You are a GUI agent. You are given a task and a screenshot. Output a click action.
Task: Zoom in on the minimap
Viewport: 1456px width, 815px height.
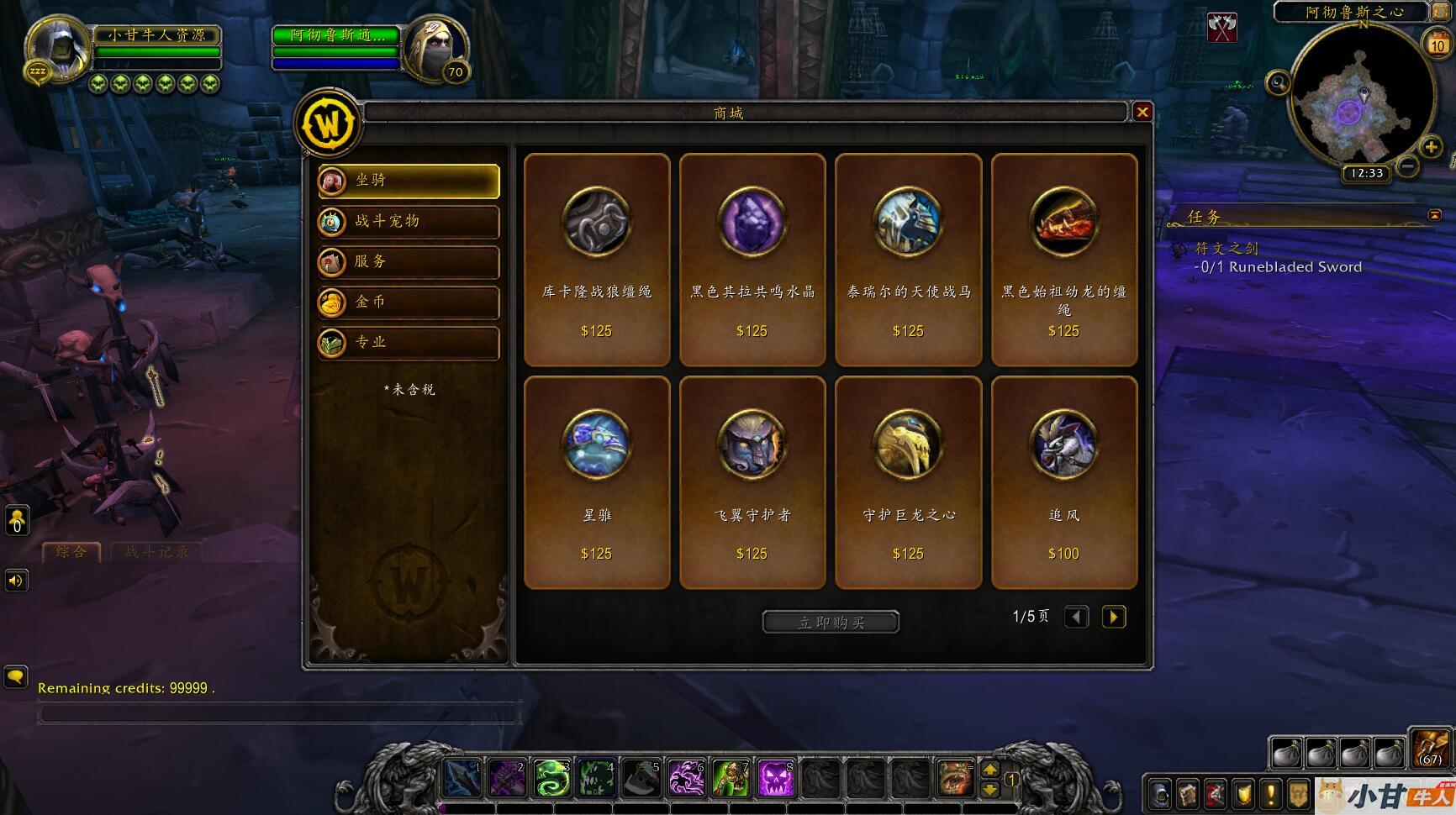(1431, 148)
